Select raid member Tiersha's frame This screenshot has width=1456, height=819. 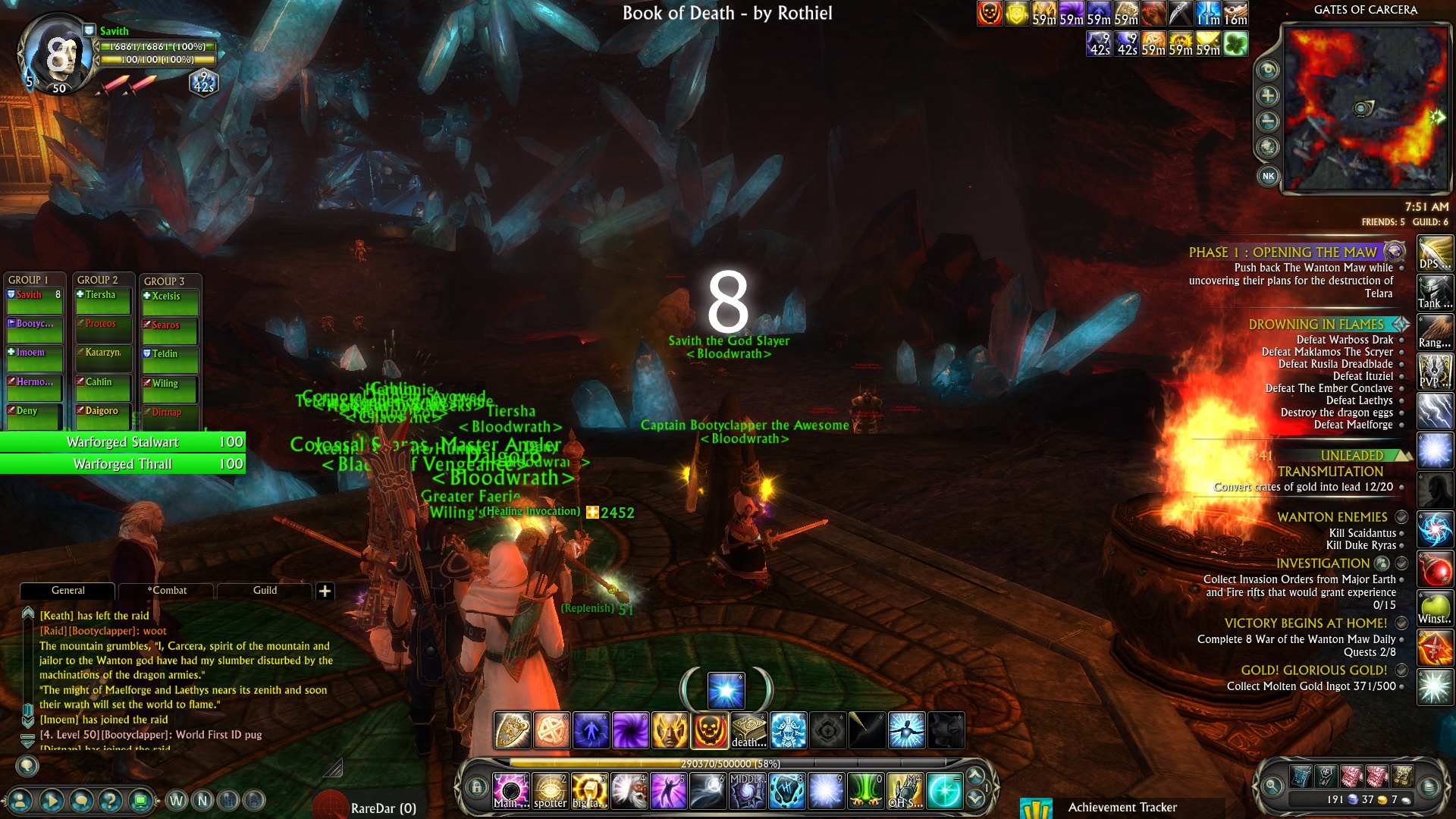[x=103, y=301]
